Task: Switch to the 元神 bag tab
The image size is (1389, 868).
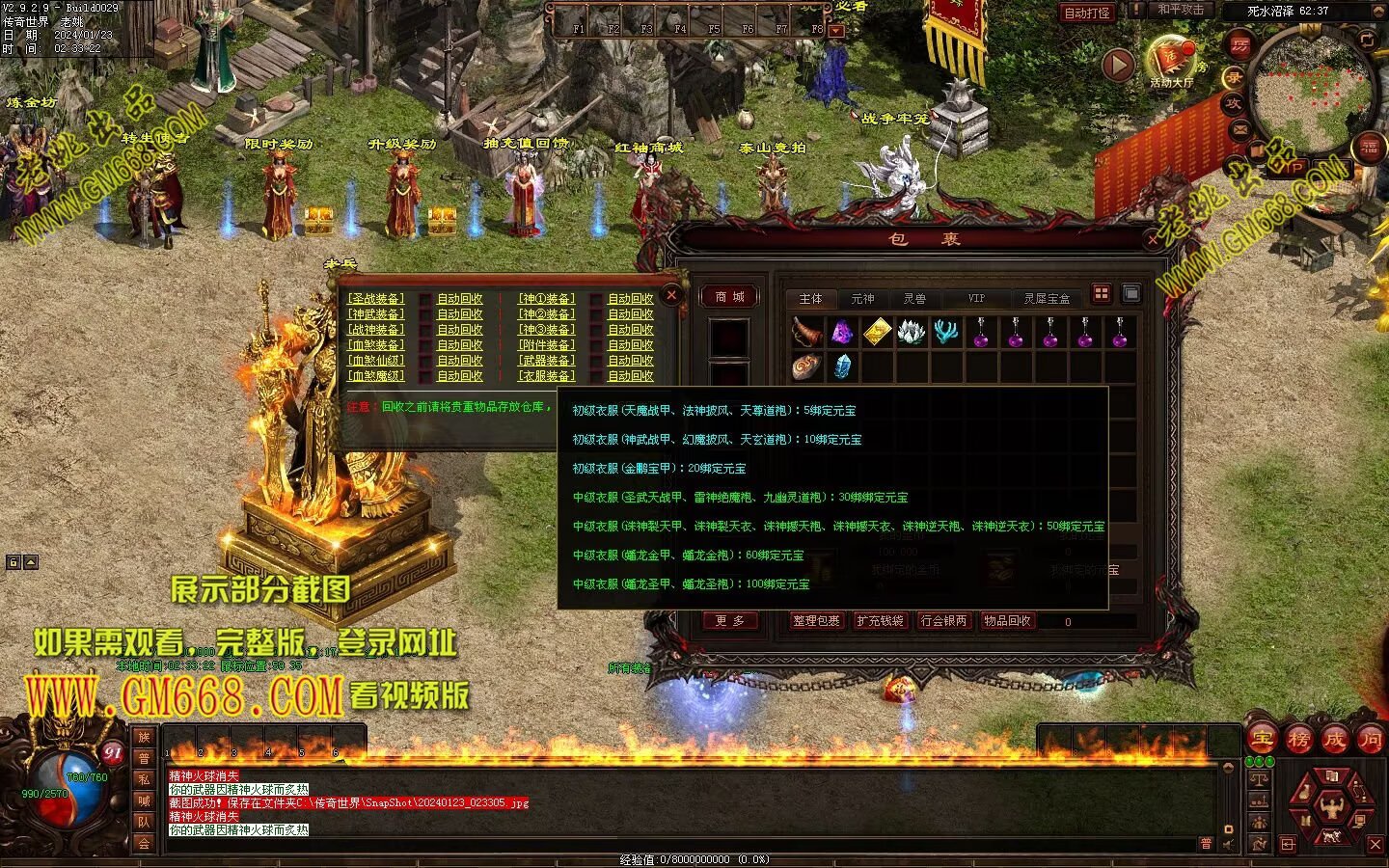Action: [862, 299]
